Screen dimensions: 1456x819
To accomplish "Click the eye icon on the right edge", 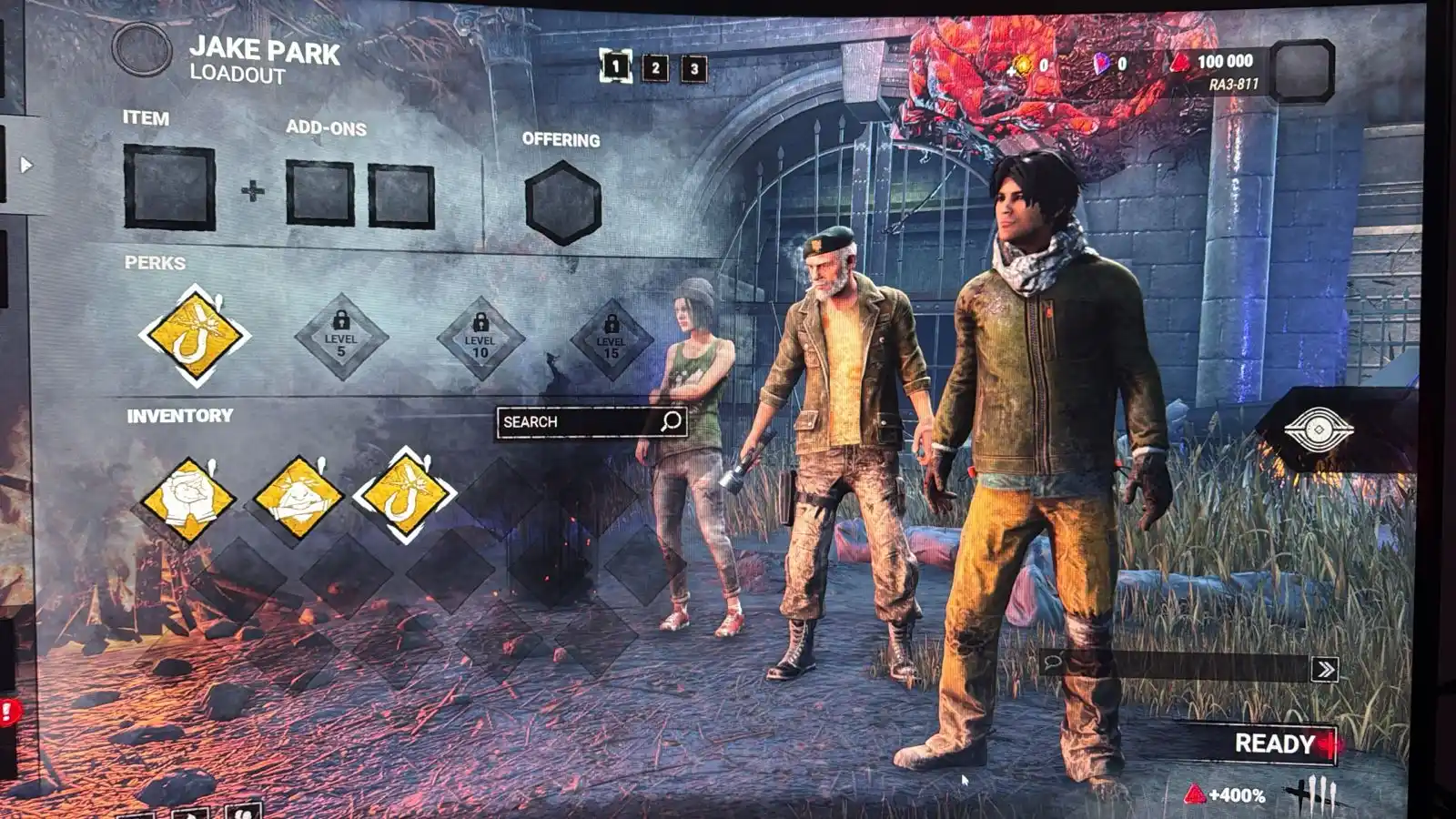I will (x=1319, y=429).
